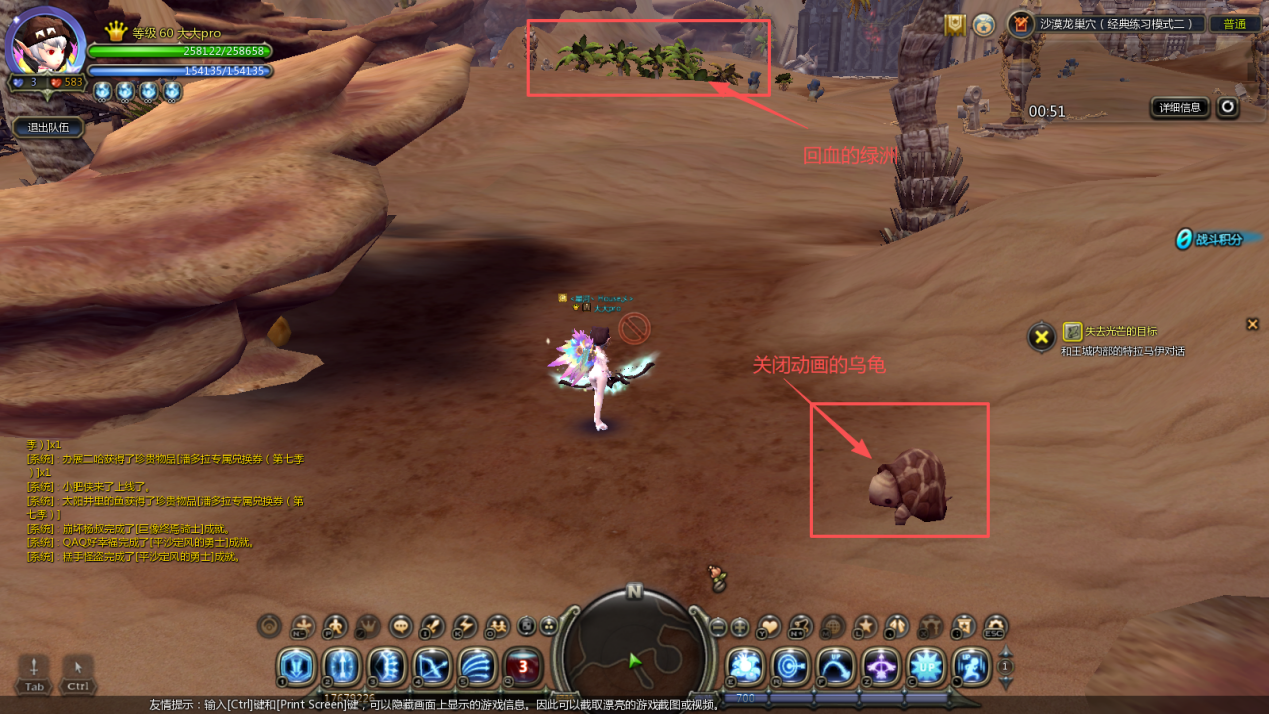Select the player character portrait
Viewport: 1269px width, 714px height.
[x=44, y=44]
